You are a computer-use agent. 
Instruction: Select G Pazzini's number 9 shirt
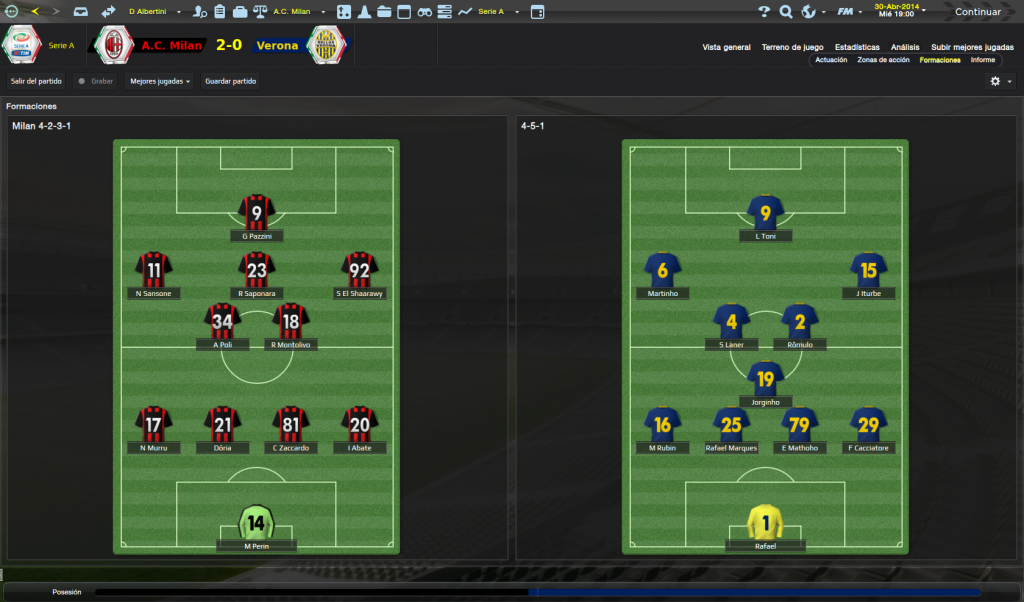[257, 212]
